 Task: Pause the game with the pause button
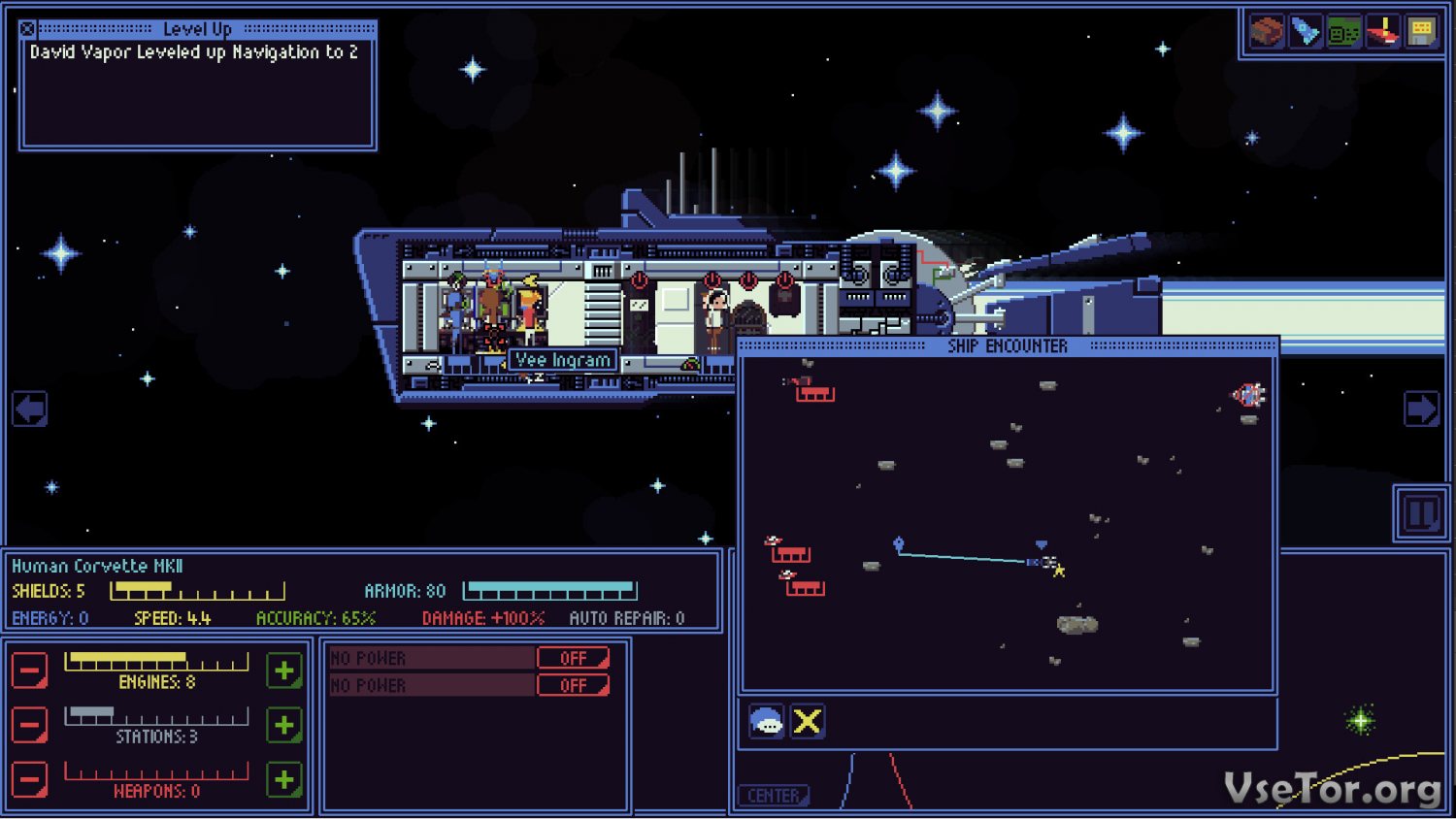[1421, 512]
